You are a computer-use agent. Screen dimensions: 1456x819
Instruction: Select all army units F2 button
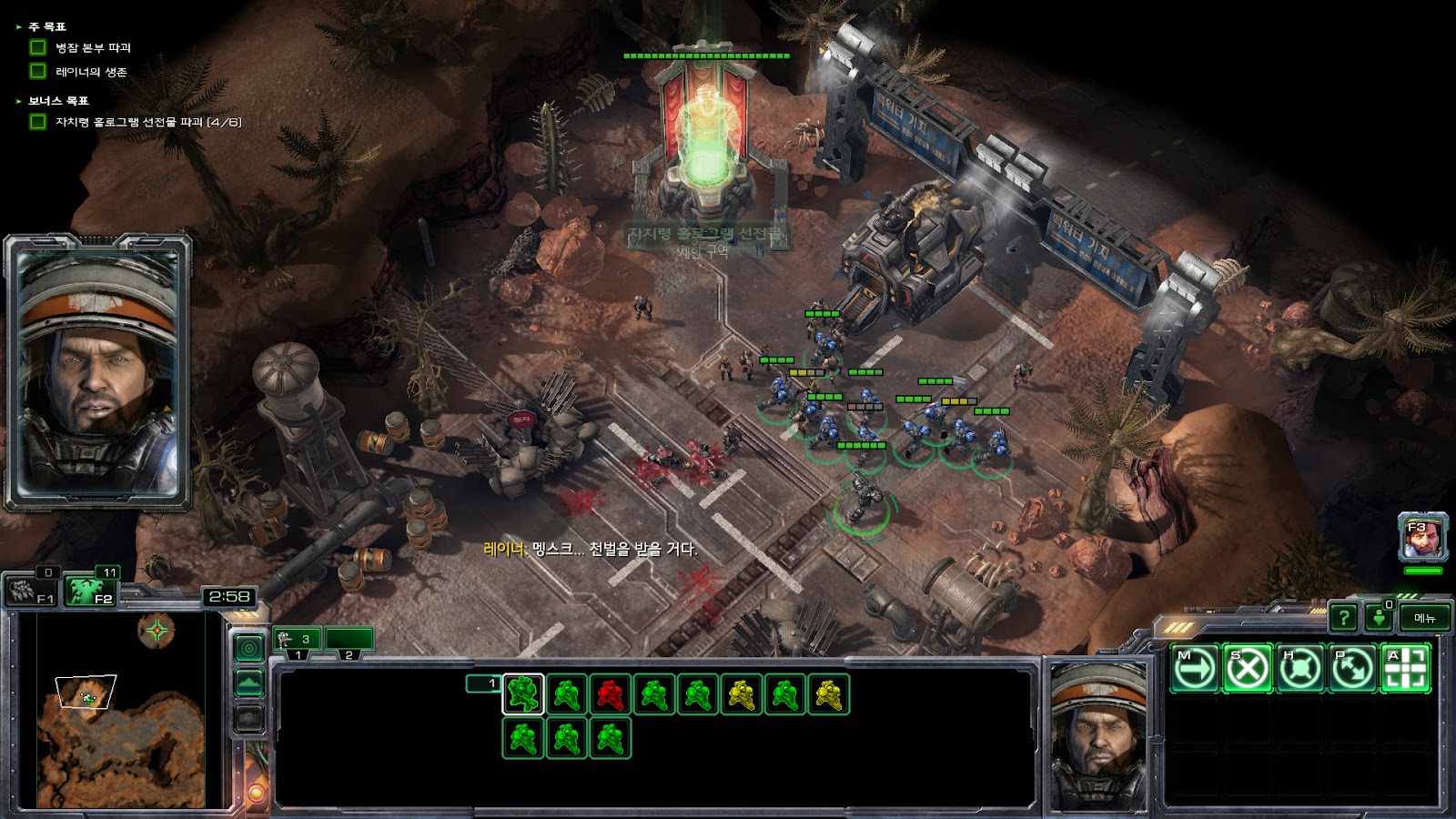coord(94,591)
